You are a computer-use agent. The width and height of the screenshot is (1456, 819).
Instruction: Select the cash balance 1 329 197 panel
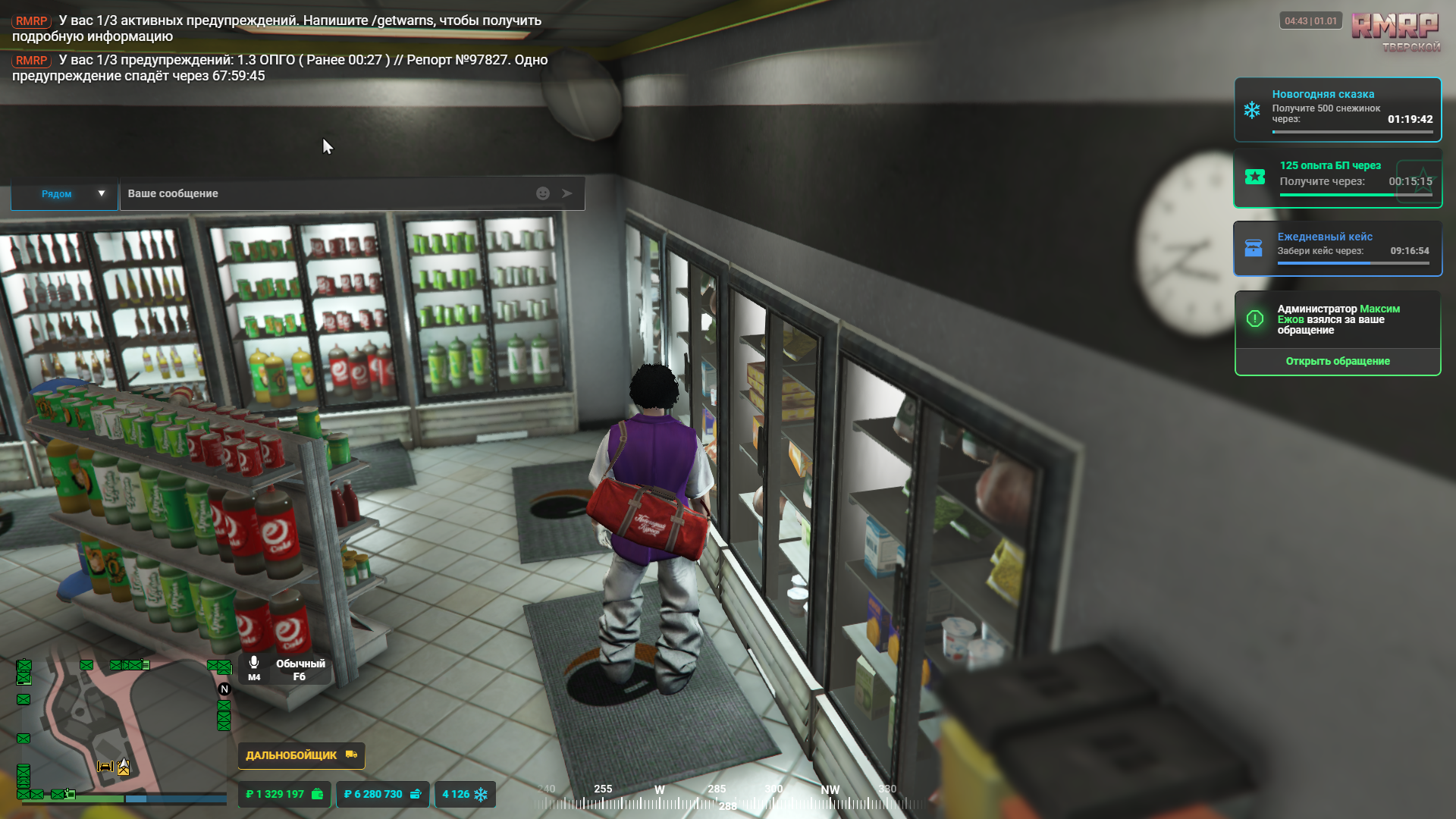pyautogui.click(x=284, y=794)
